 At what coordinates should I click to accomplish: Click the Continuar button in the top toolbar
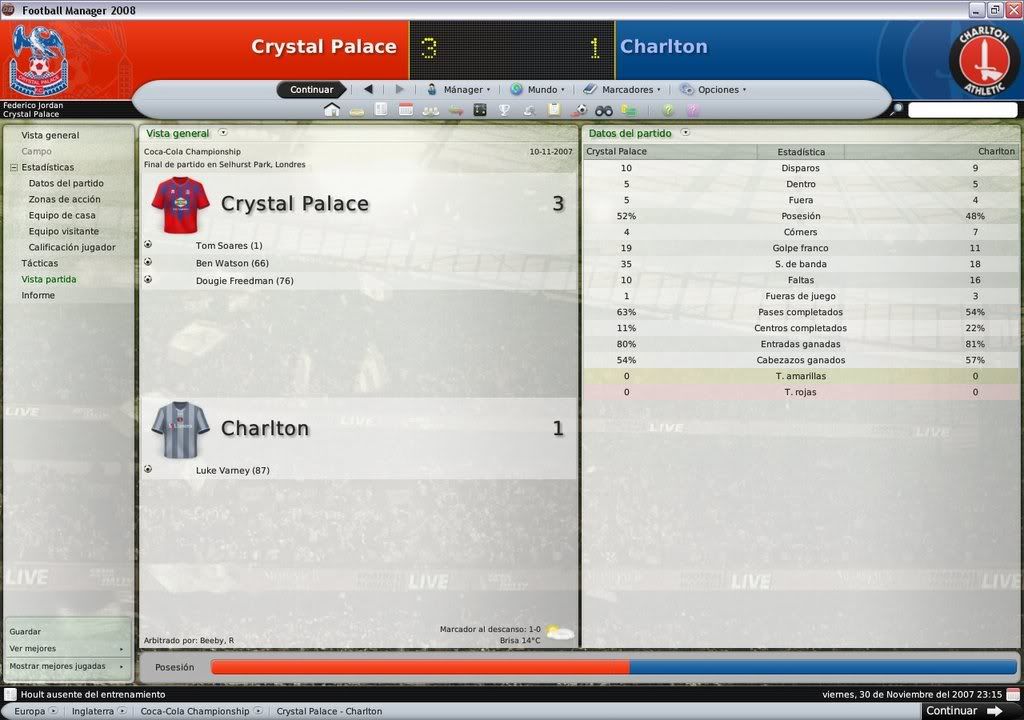[311, 90]
